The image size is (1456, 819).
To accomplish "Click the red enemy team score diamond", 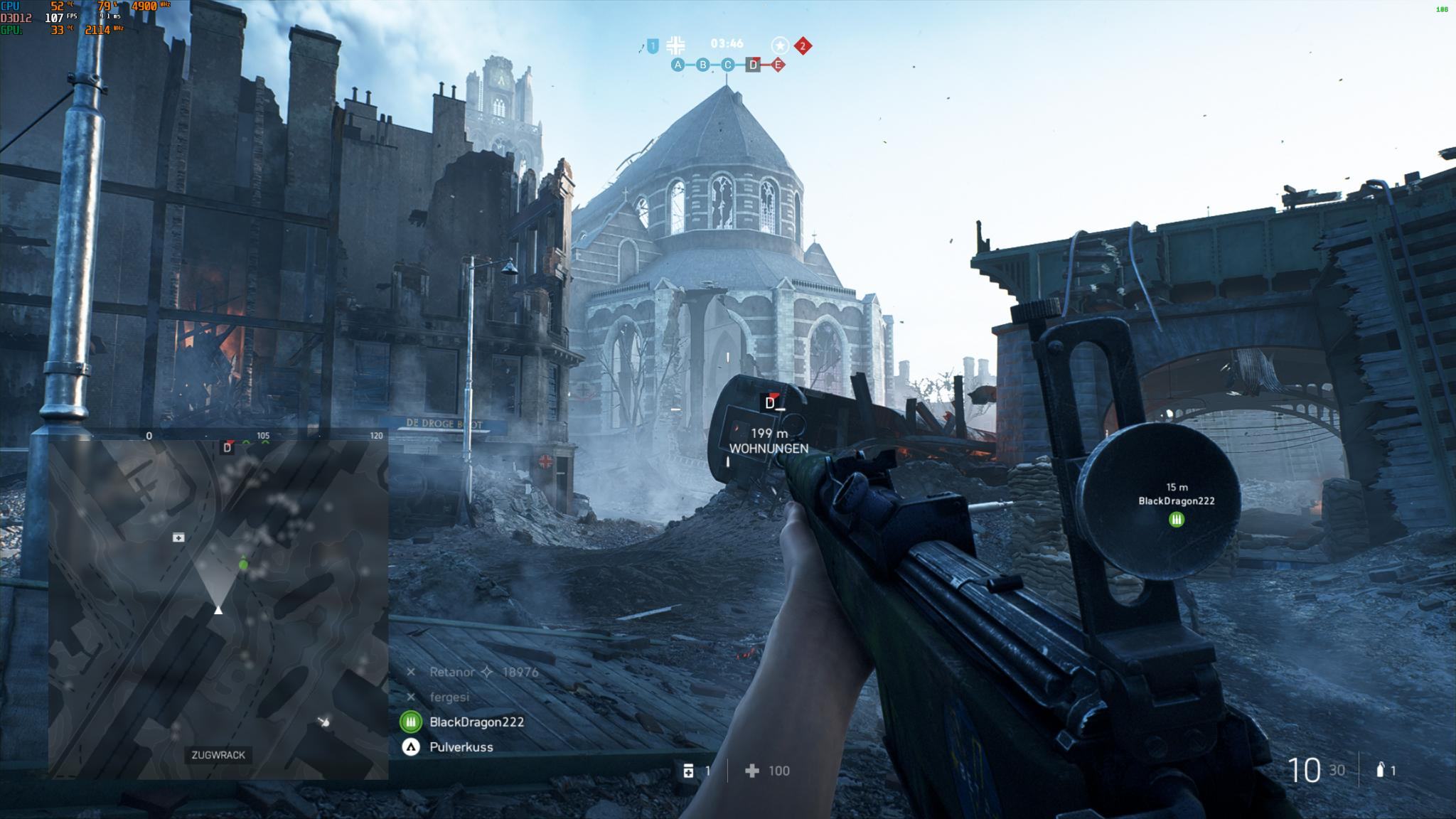I will pyautogui.click(x=803, y=46).
